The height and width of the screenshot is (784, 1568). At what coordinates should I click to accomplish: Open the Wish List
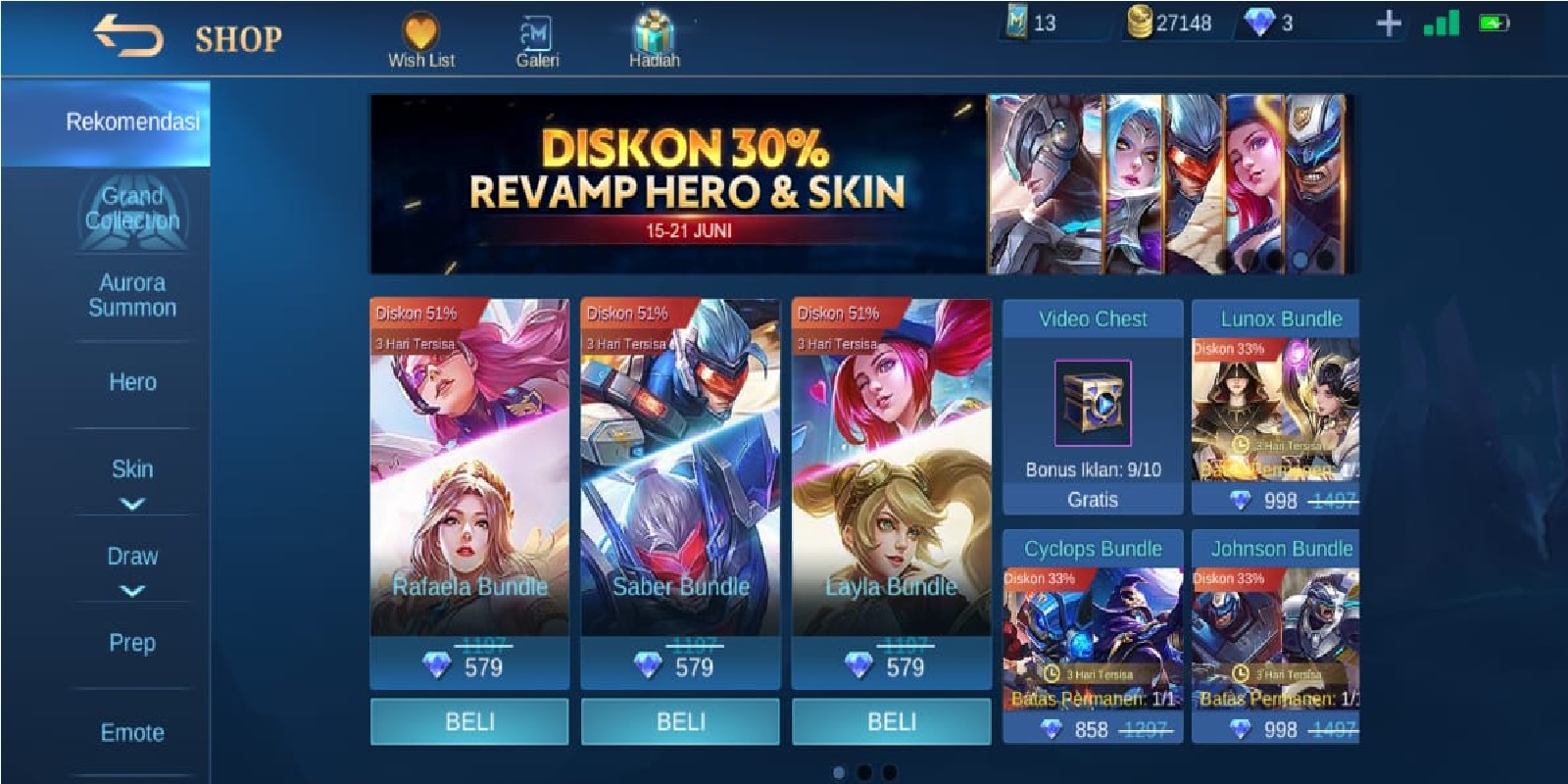[x=419, y=34]
